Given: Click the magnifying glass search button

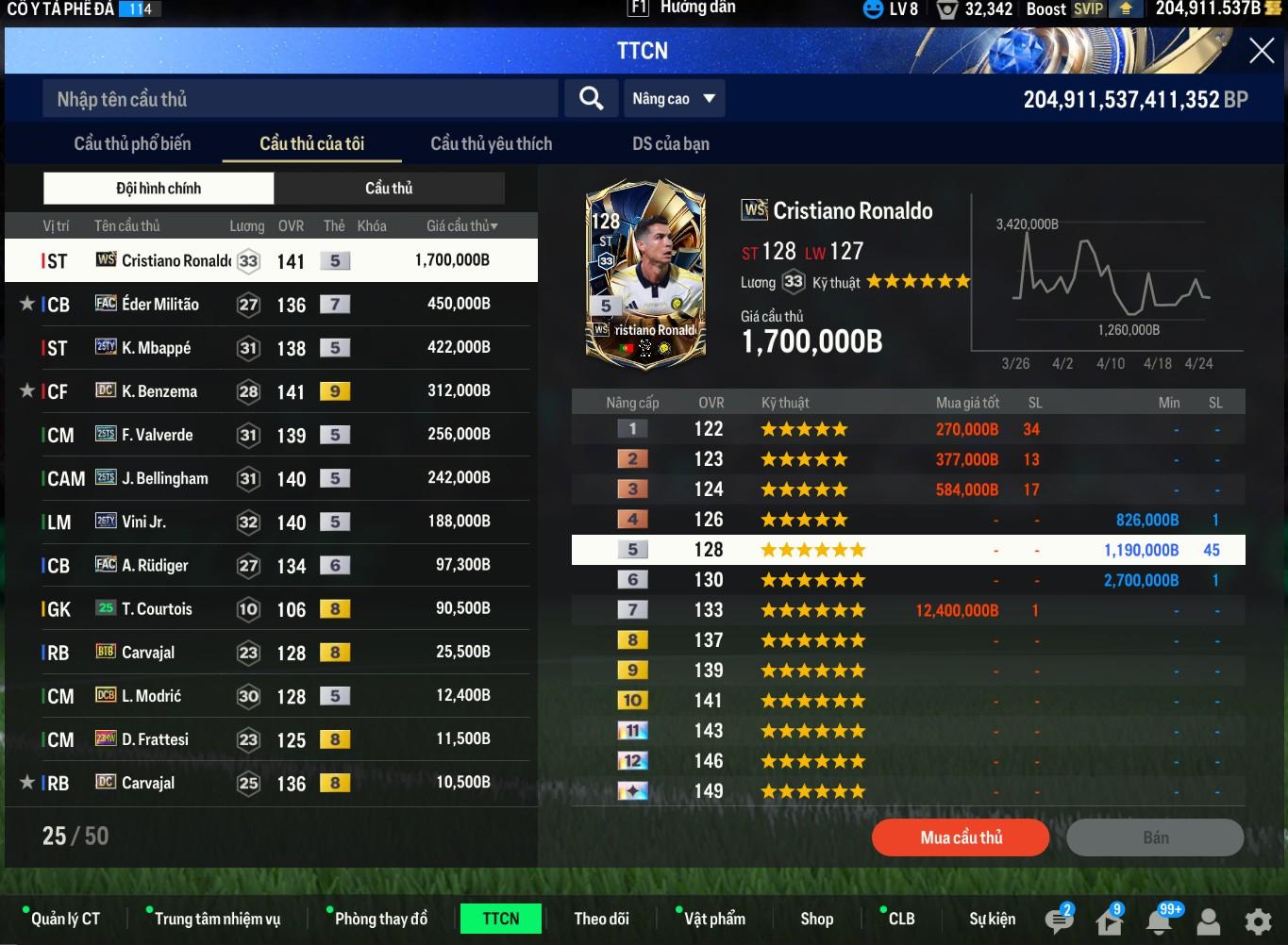Looking at the screenshot, I should (591, 99).
